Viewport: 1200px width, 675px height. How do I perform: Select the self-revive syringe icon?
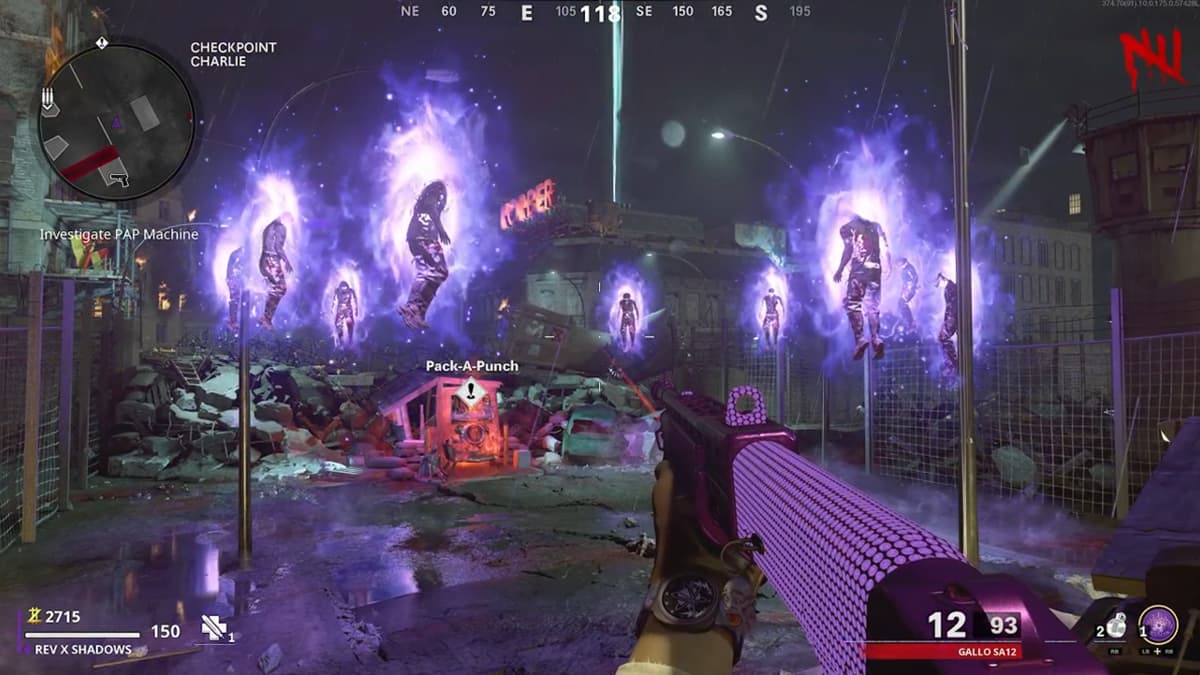[214, 627]
